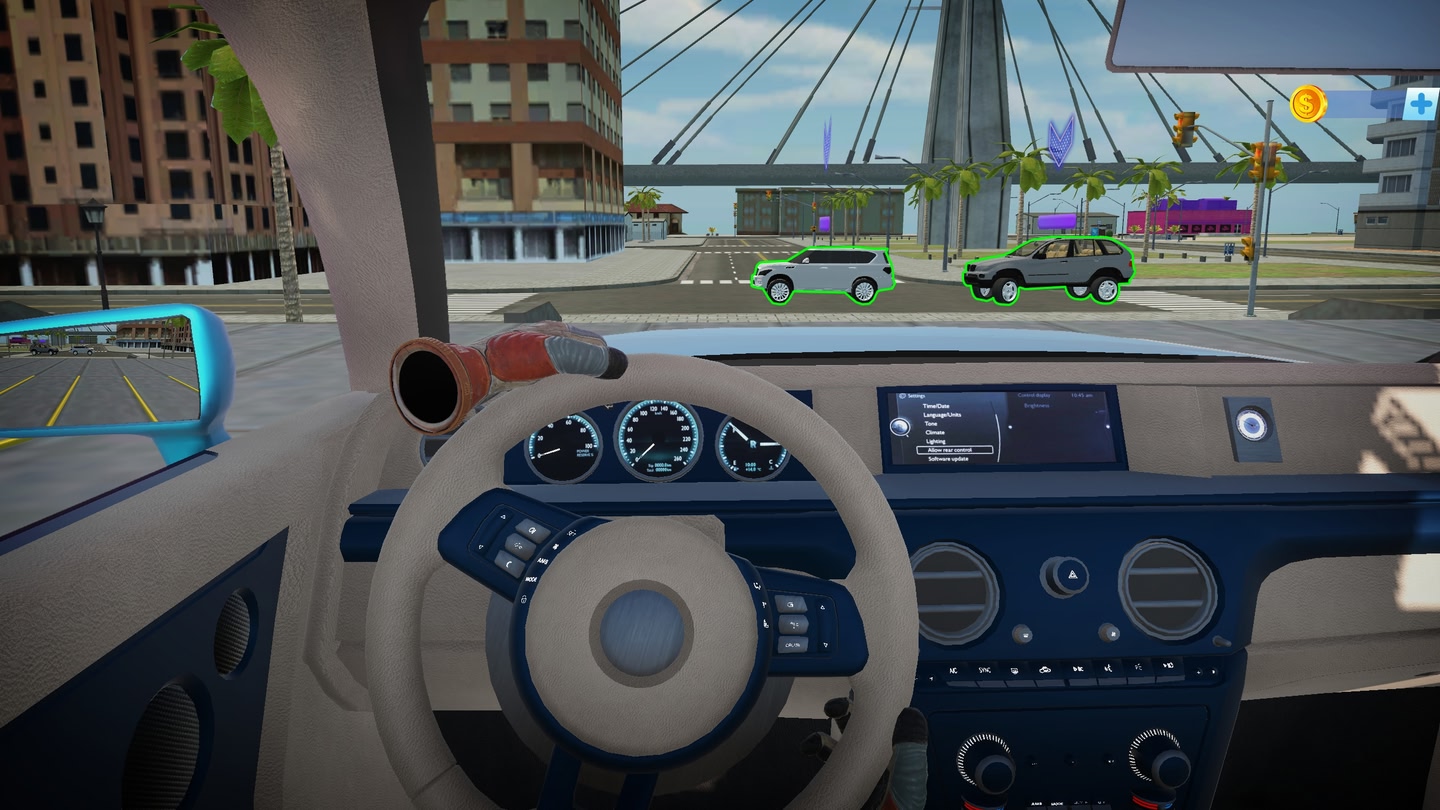1440x810 pixels.
Task: Open the Language/Units submenu
Action: 942,414
